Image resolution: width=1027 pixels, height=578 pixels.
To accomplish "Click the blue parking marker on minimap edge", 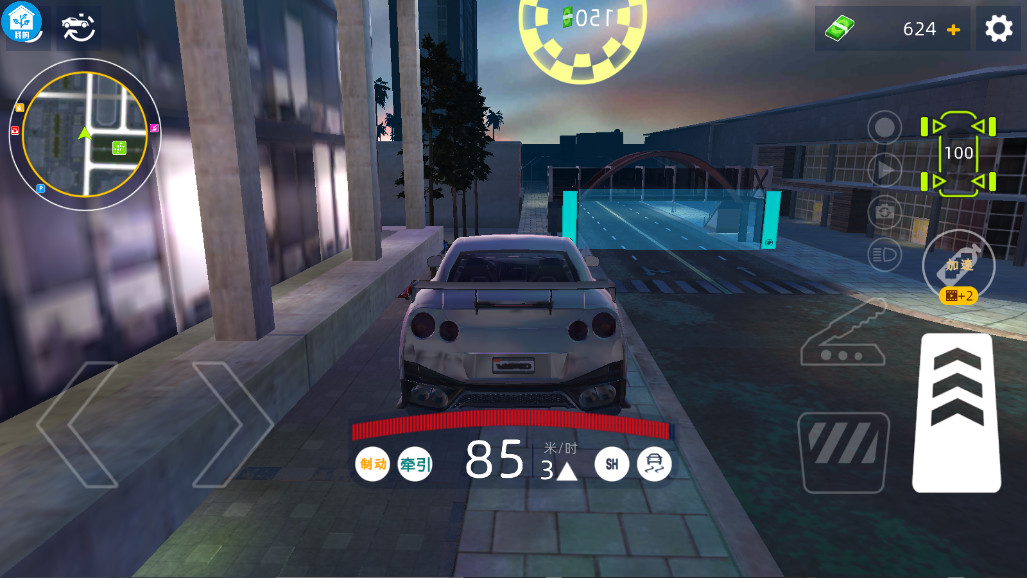I will pyautogui.click(x=41, y=188).
